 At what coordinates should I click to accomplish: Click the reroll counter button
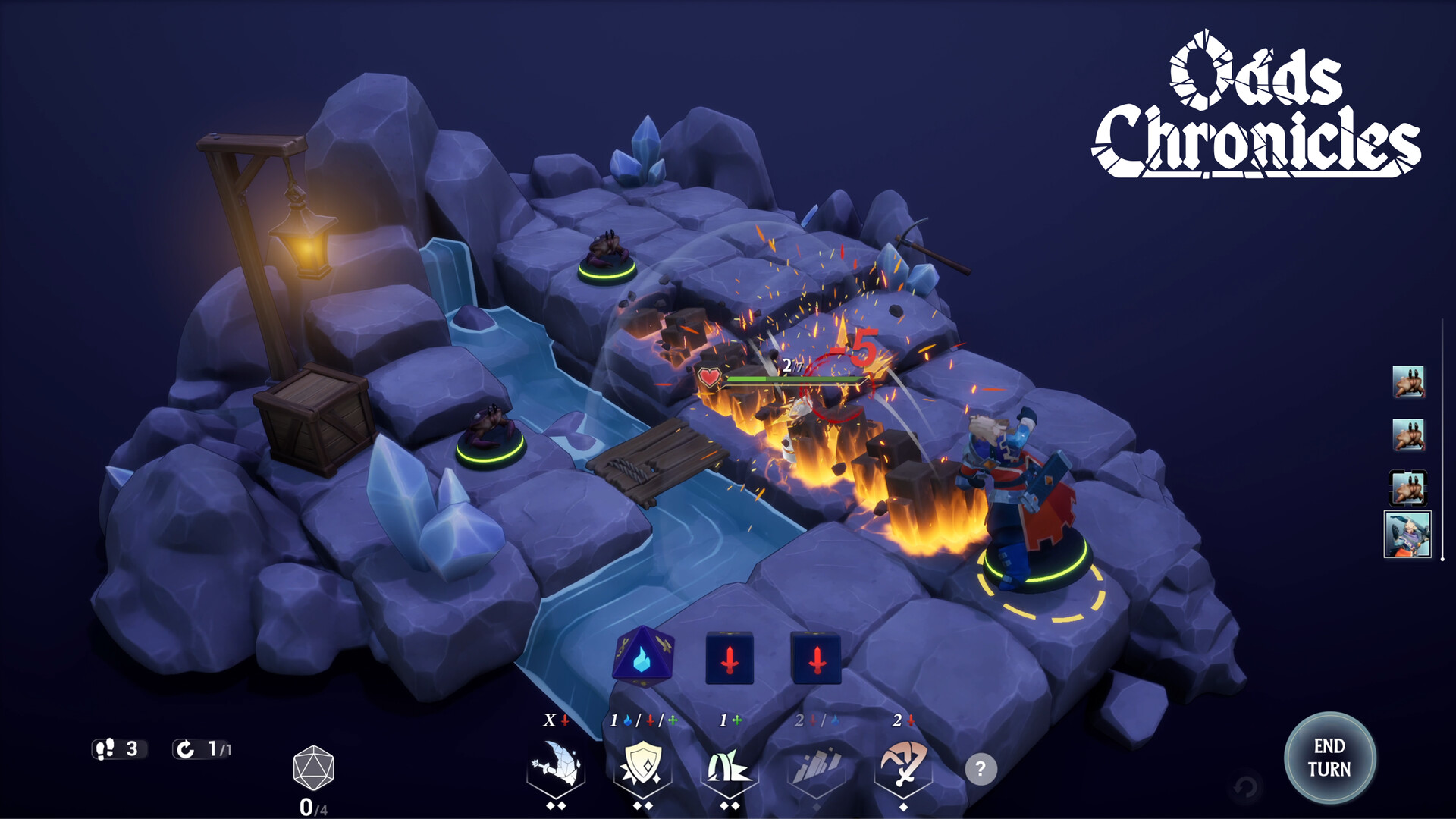(202, 749)
